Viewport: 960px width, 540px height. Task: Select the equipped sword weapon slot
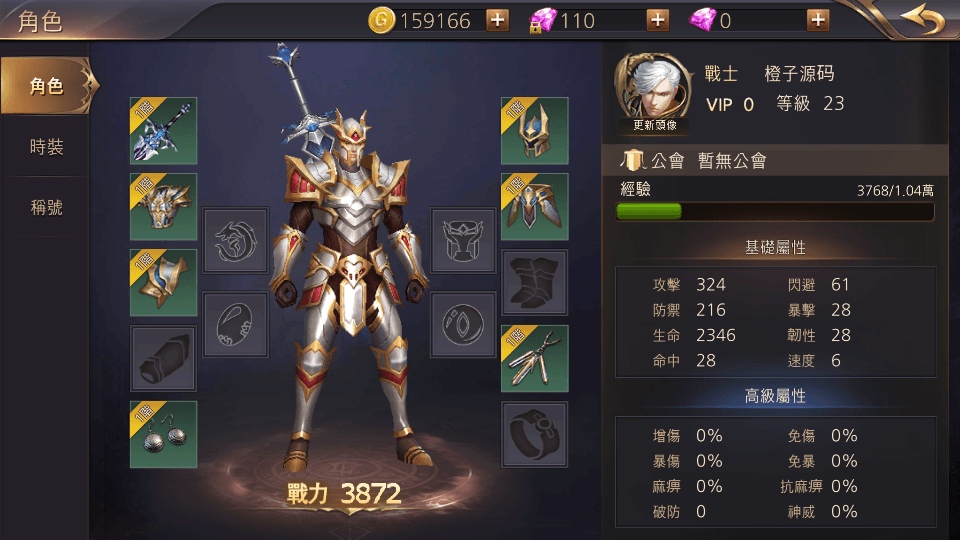[x=164, y=130]
